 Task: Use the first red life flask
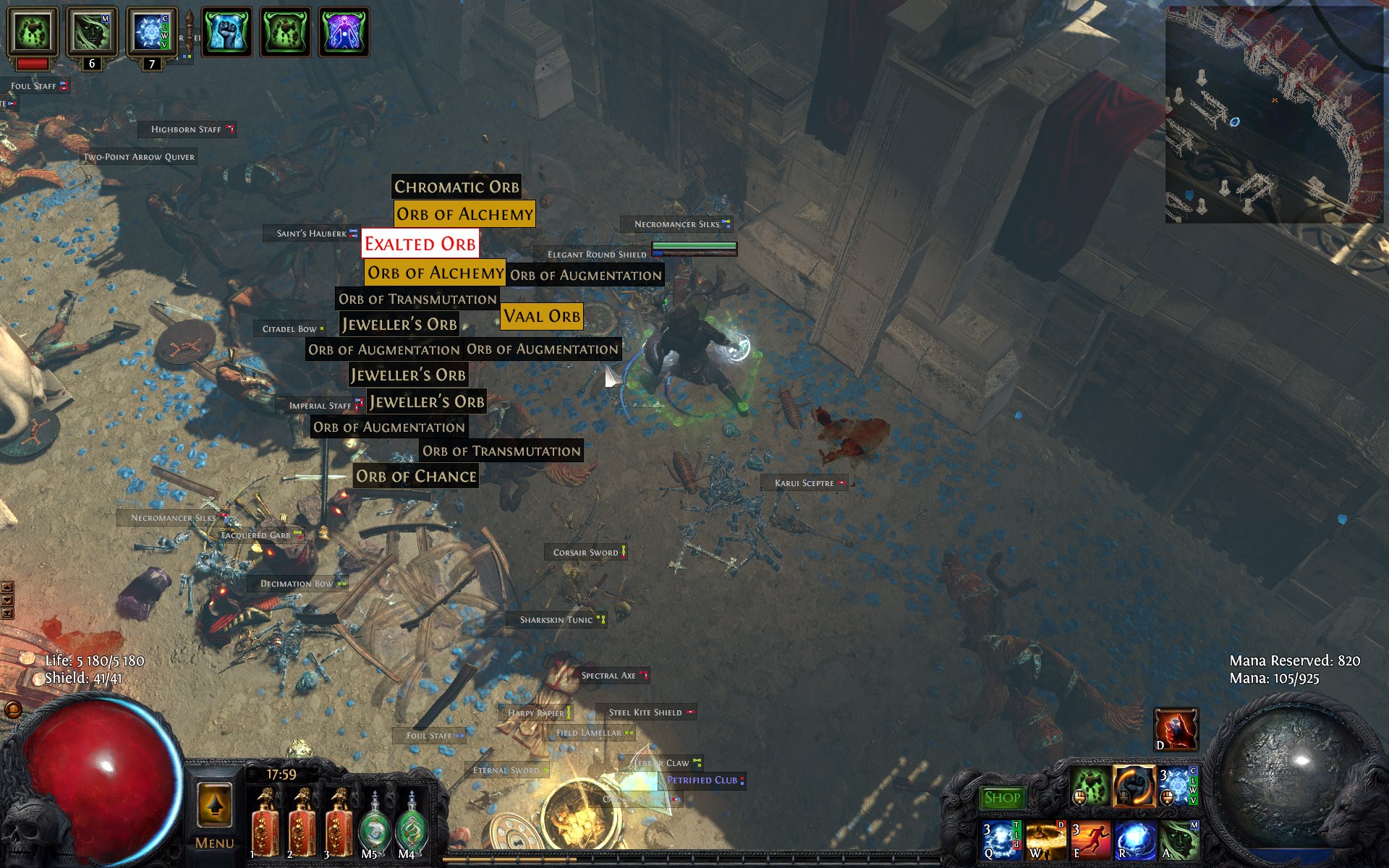[265, 825]
